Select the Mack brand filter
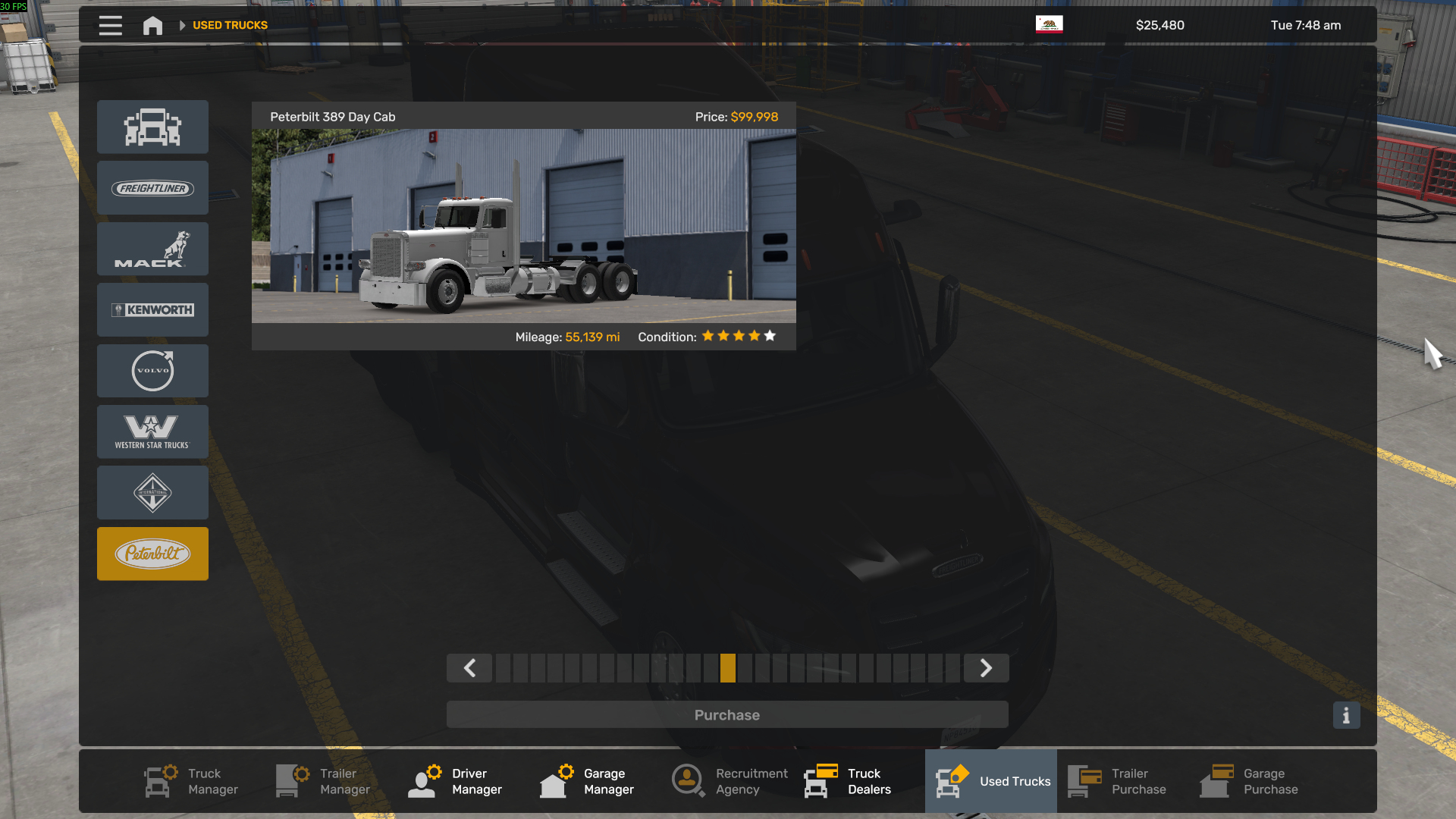 (152, 249)
